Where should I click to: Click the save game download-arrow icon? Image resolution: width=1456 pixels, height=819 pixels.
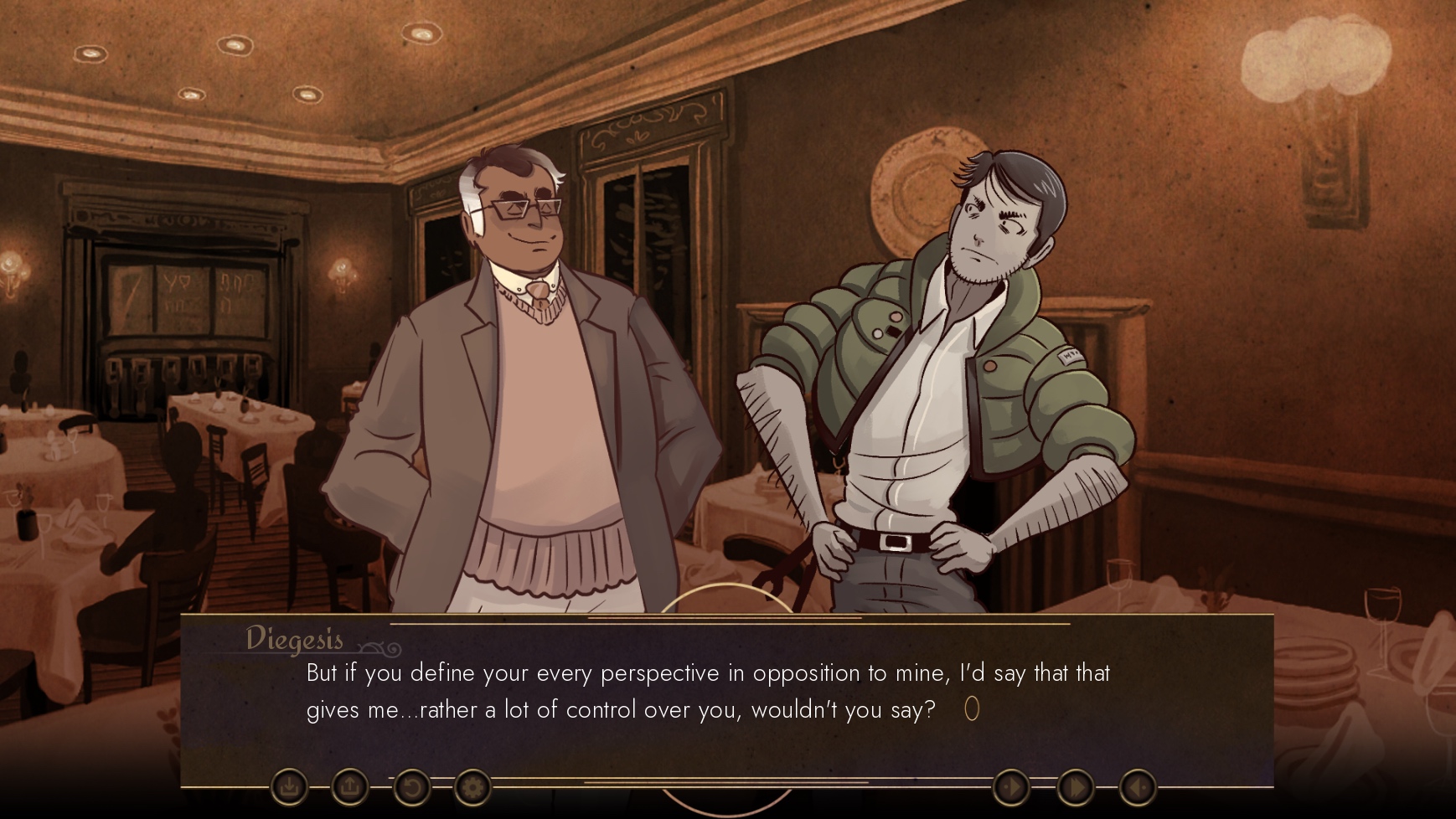pyautogui.click(x=289, y=787)
